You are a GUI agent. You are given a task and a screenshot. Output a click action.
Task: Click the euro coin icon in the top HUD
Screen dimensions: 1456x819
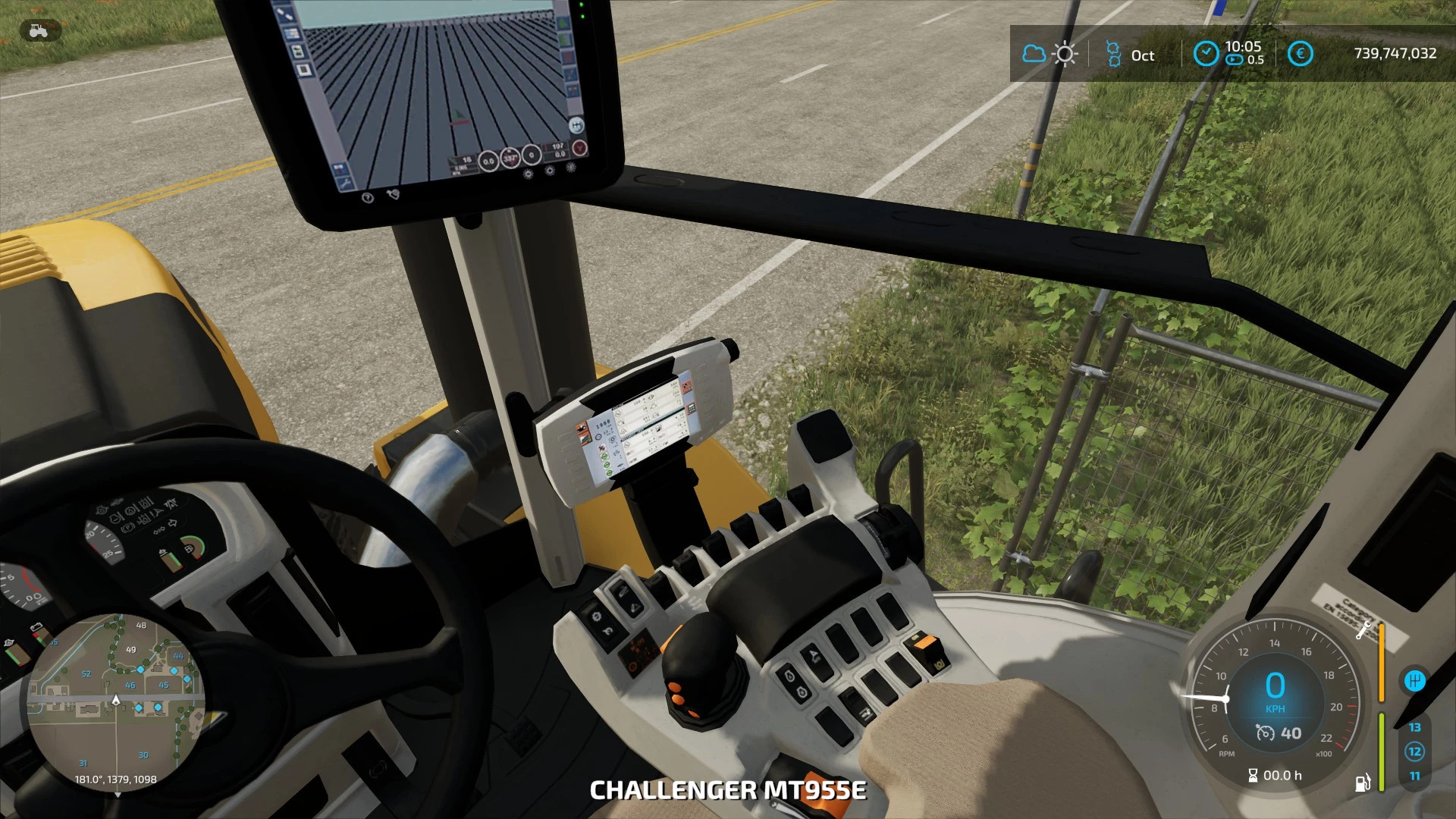[x=1301, y=53]
